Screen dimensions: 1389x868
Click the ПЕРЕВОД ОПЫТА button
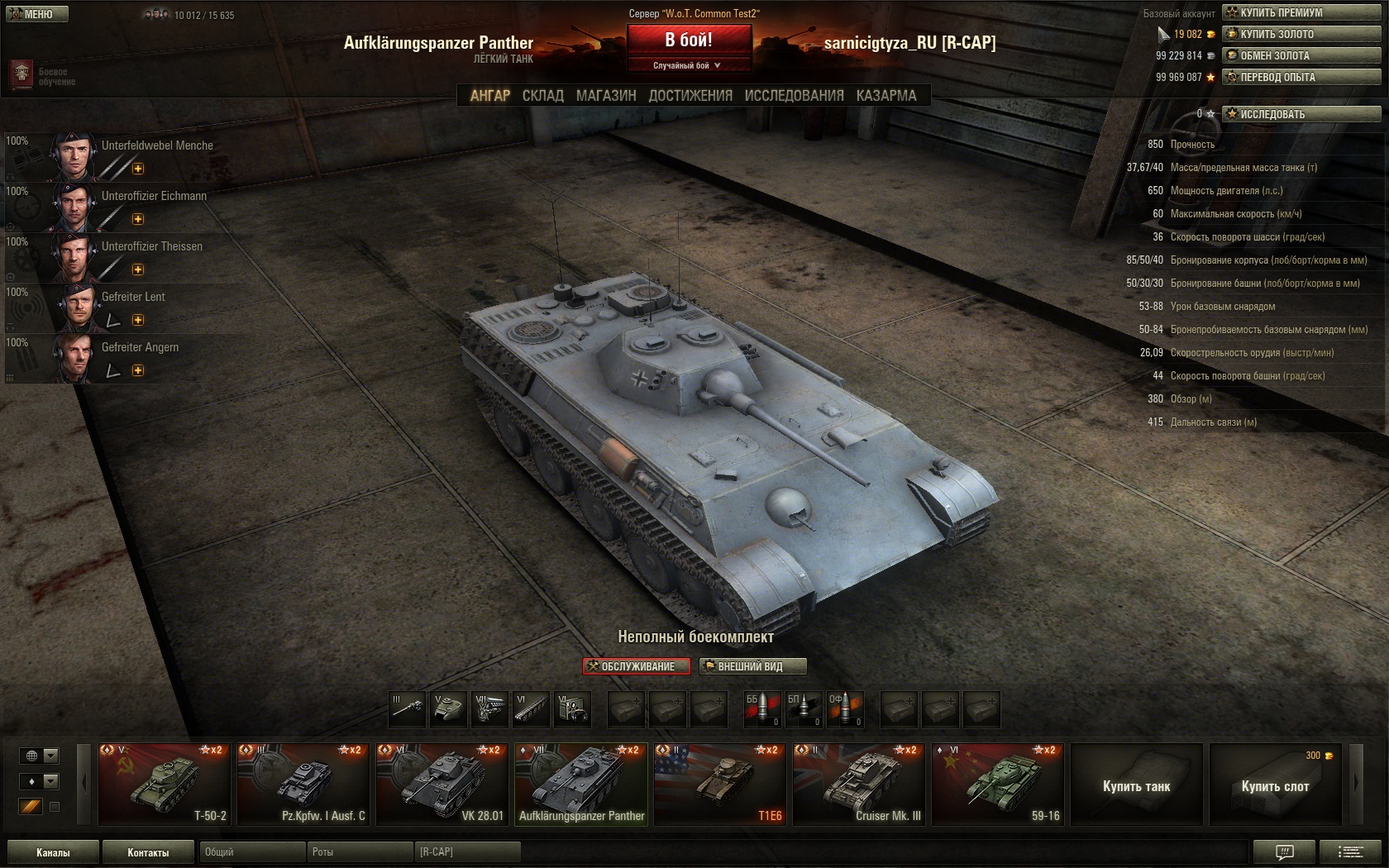click(x=1301, y=77)
